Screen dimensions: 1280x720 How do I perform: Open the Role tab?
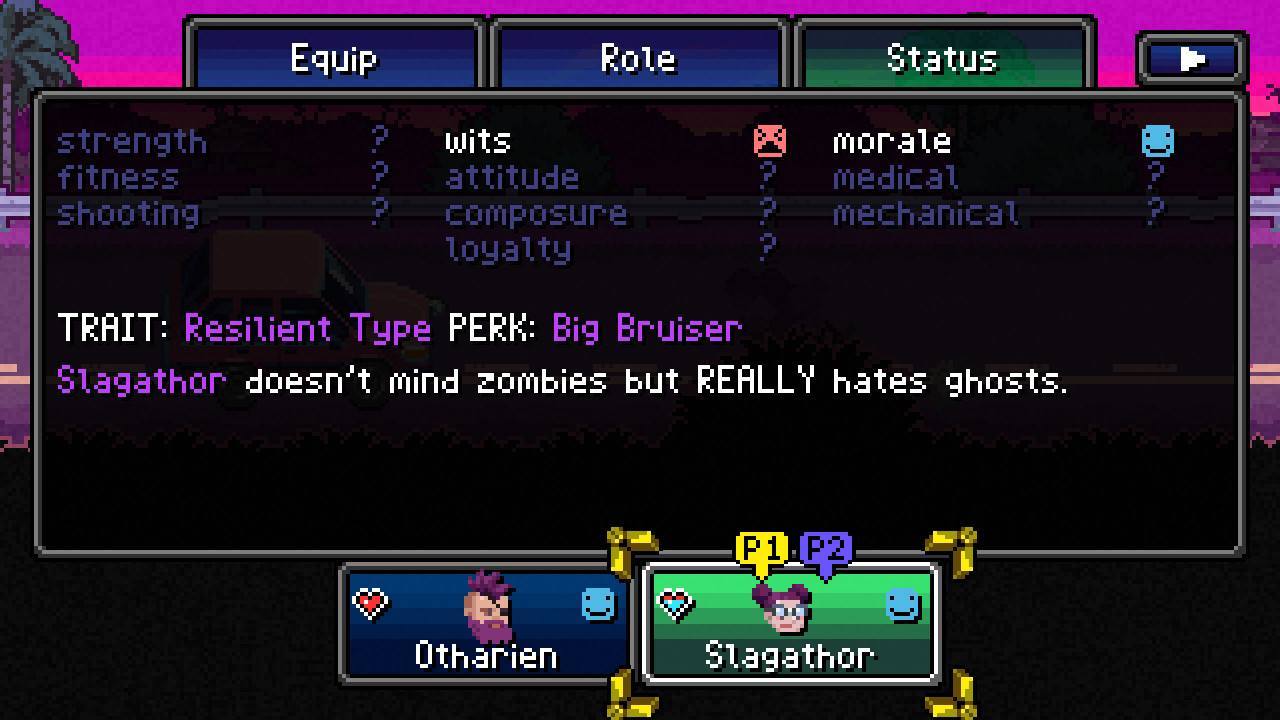[638, 58]
